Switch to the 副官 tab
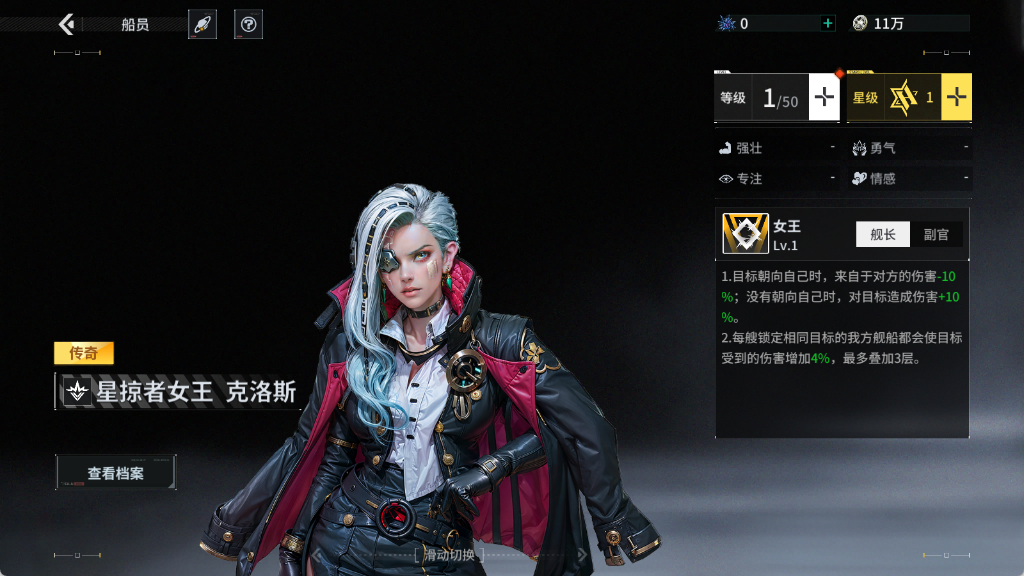 936,234
